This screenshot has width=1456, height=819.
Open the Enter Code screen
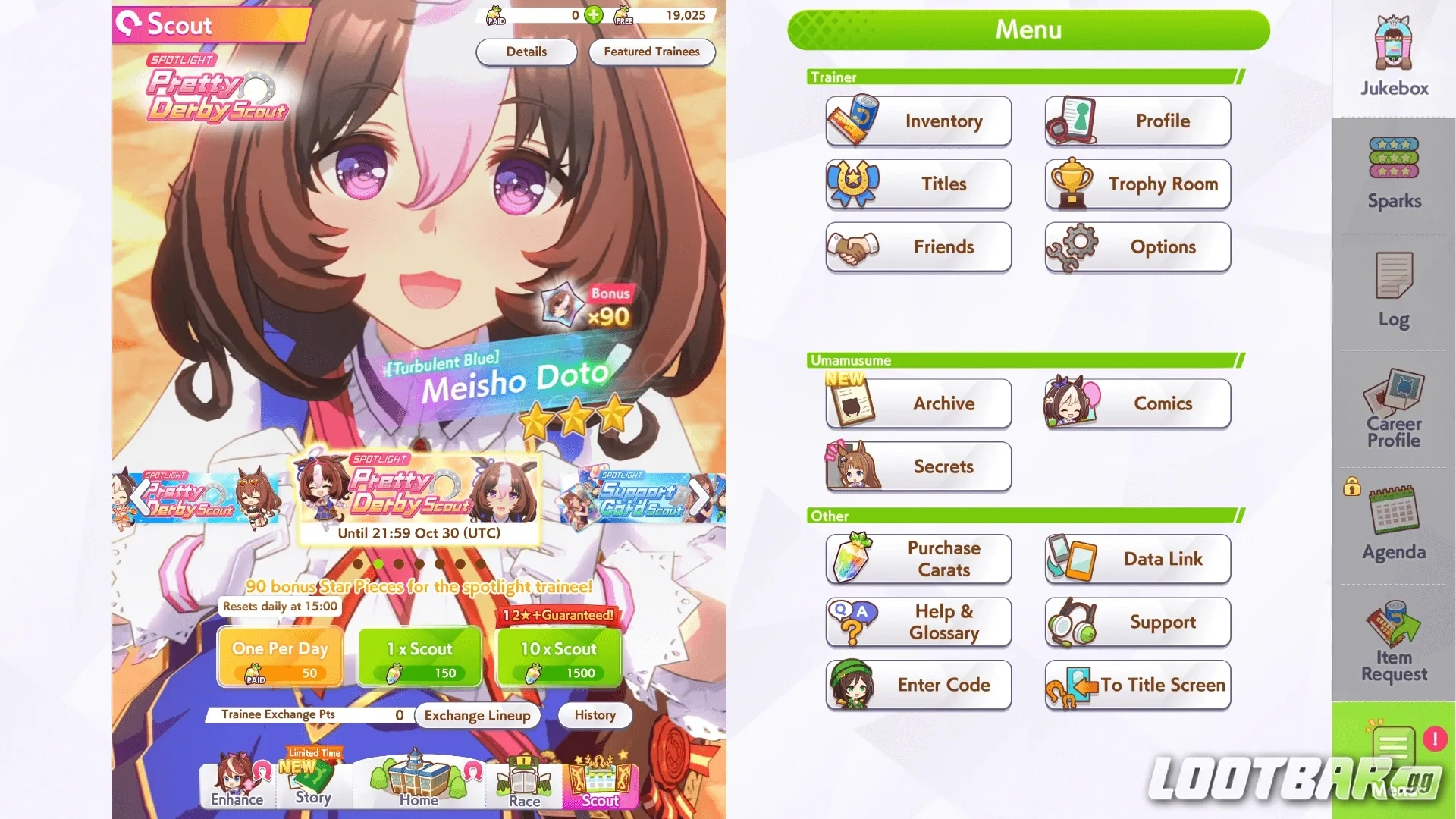pyautogui.click(x=918, y=685)
